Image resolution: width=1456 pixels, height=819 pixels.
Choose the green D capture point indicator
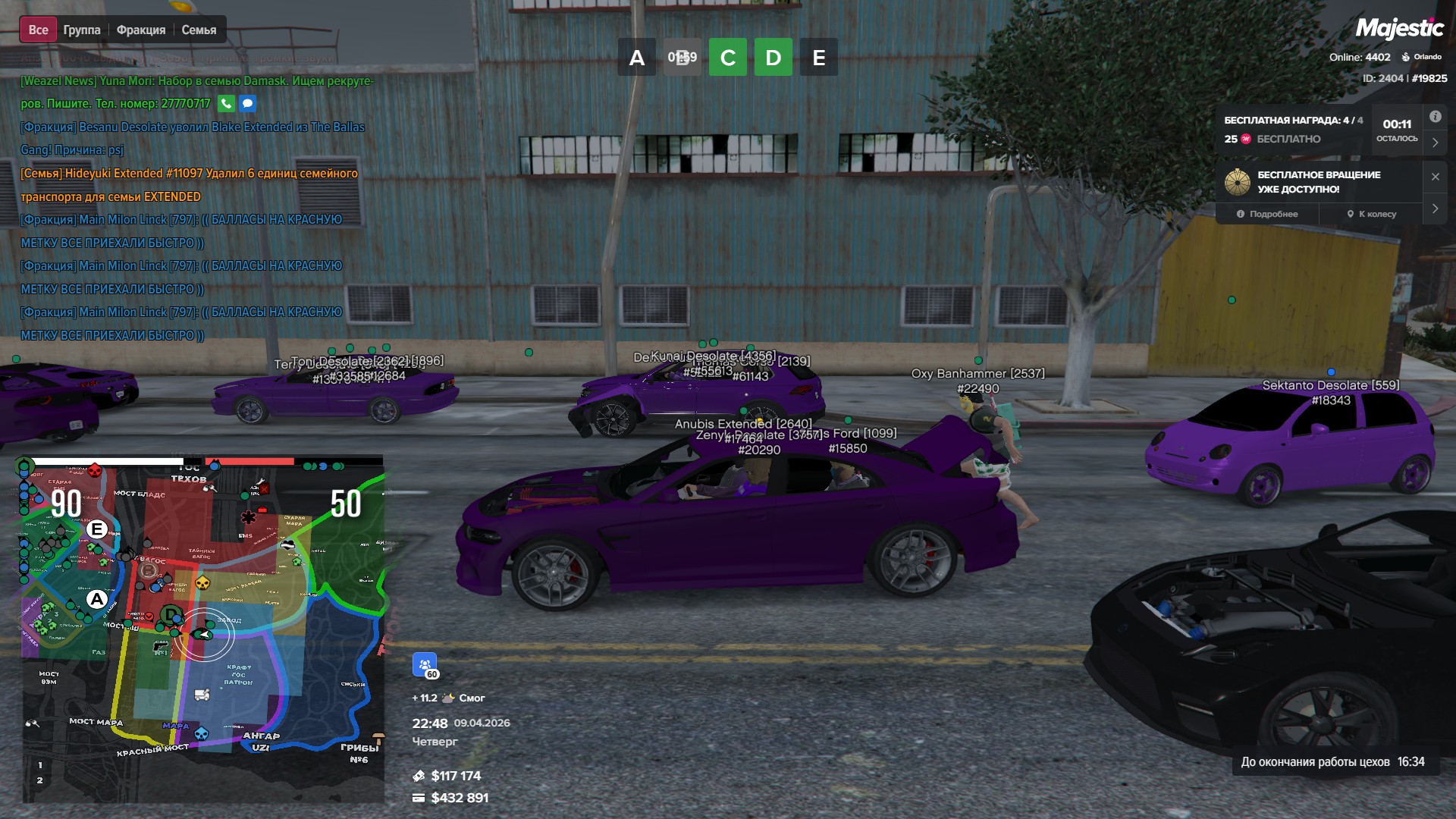[x=773, y=58]
